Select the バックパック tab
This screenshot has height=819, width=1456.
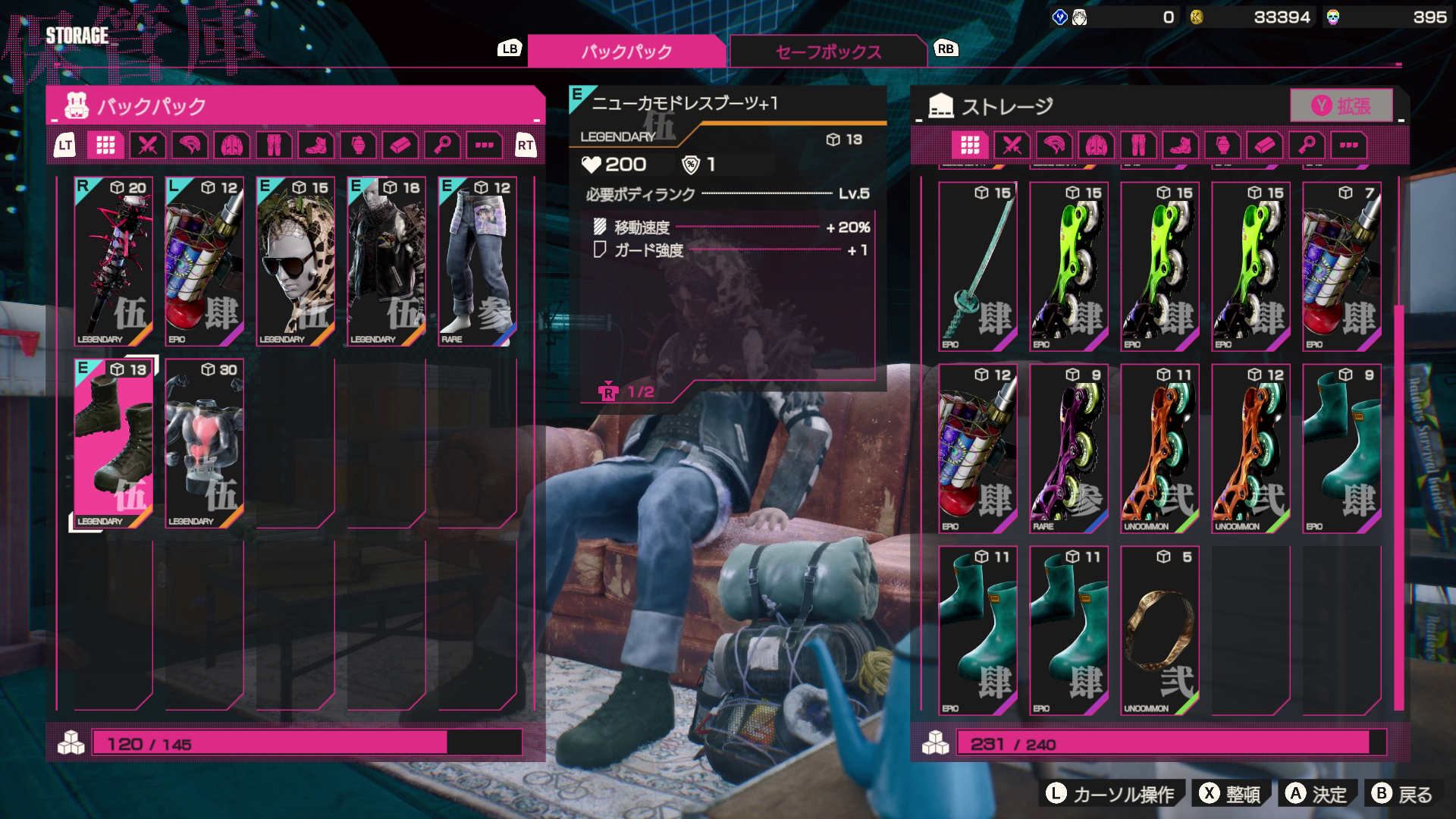pyautogui.click(x=626, y=52)
